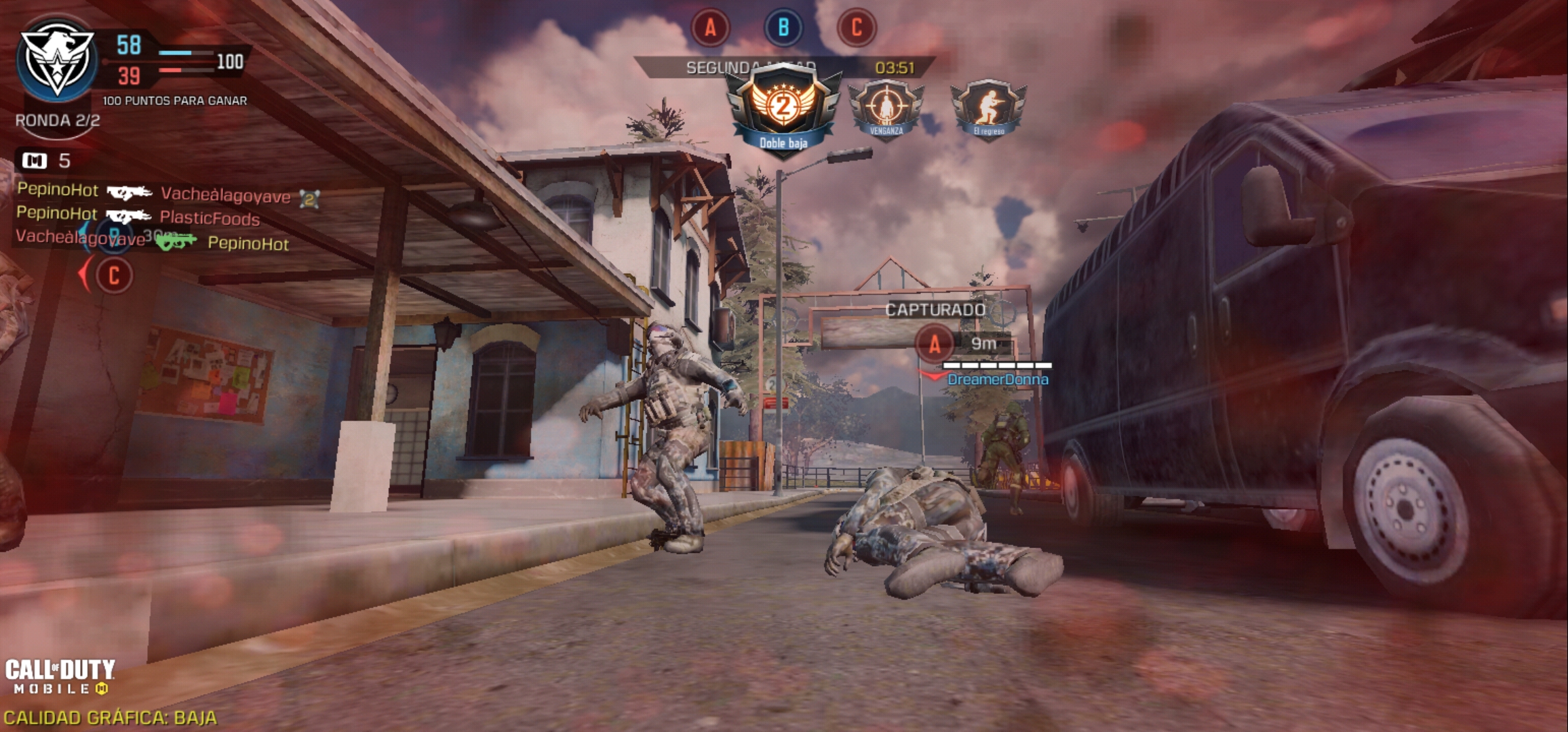Viewport: 1568px width, 732px height.
Task: Click the Doble baja medal
Action: 783,112
